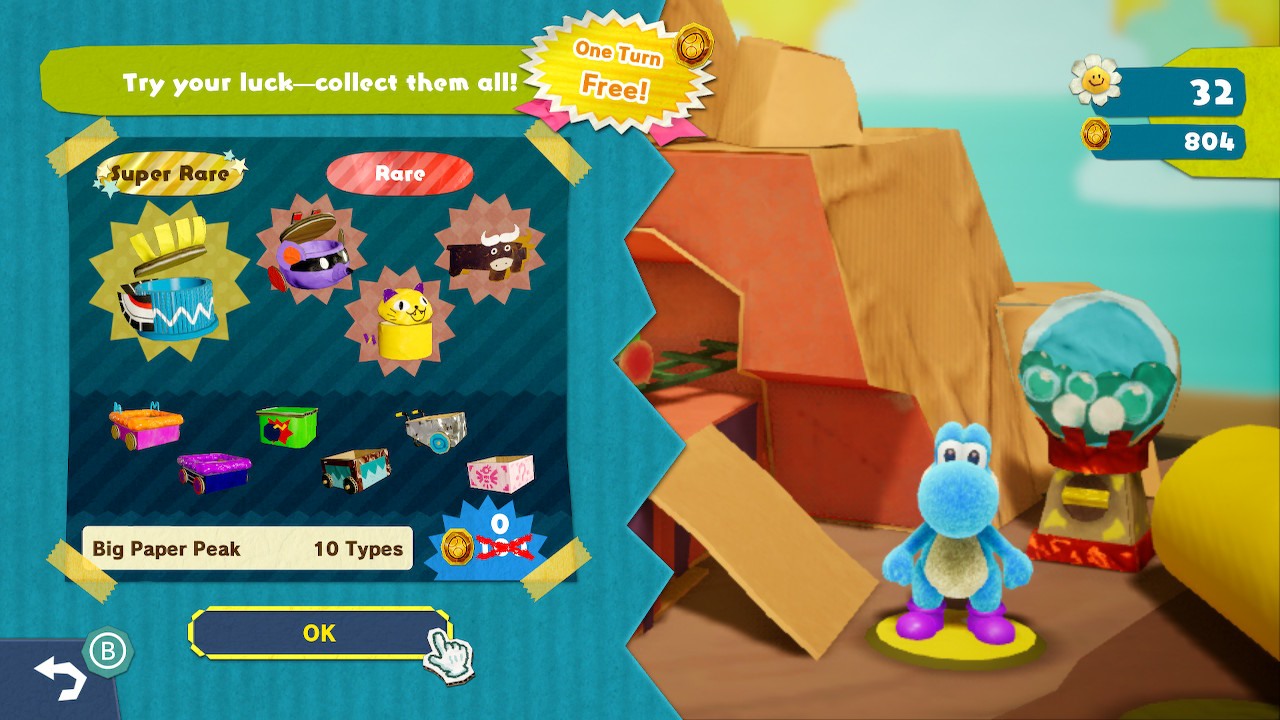The height and width of the screenshot is (720, 1280).
Task: Choose the orange and pink cart costume
Action: pyautogui.click(x=146, y=426)
